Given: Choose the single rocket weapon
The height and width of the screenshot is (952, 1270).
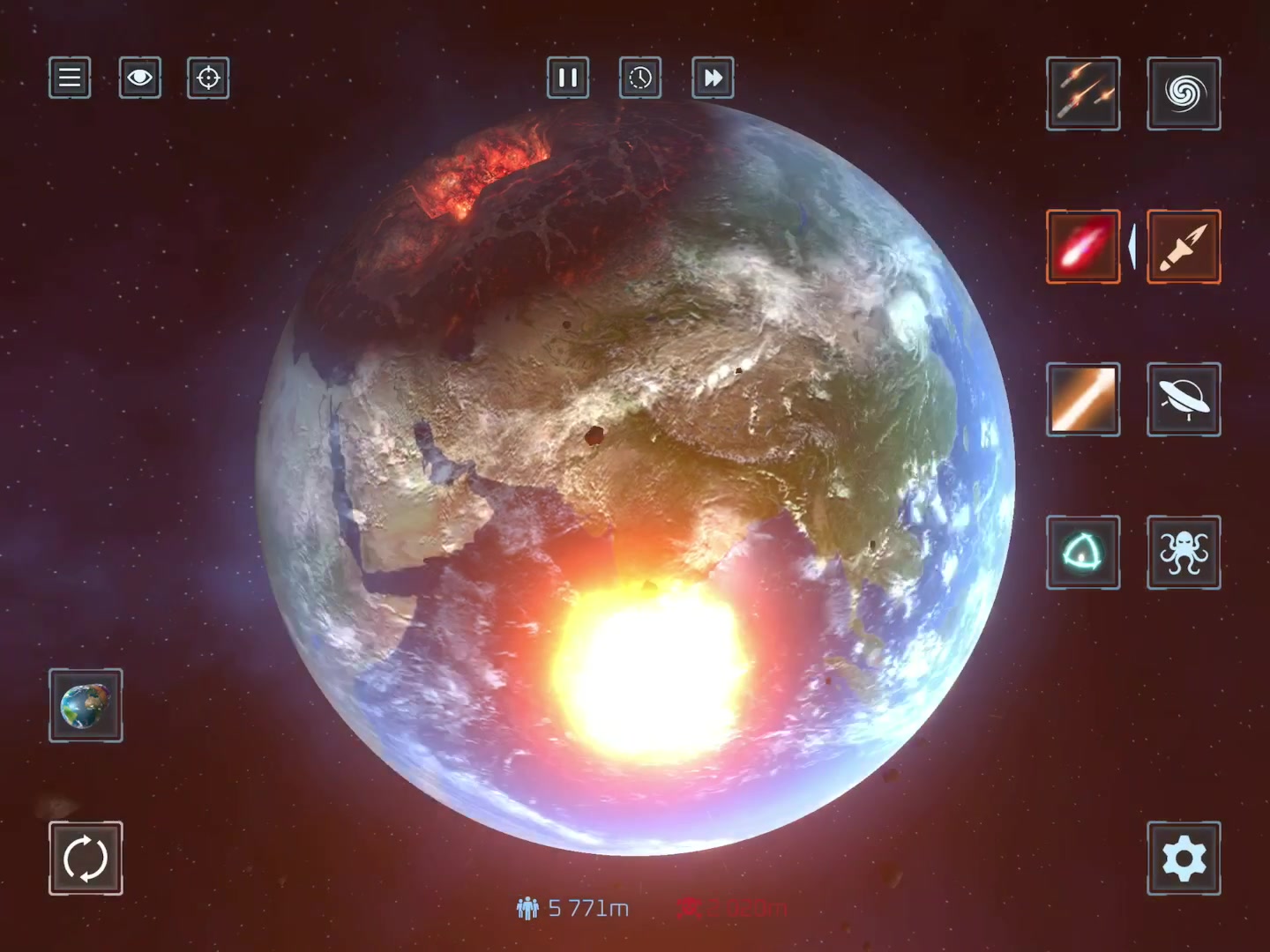Looking at the screenshot, I should [x=1184, y=246].
